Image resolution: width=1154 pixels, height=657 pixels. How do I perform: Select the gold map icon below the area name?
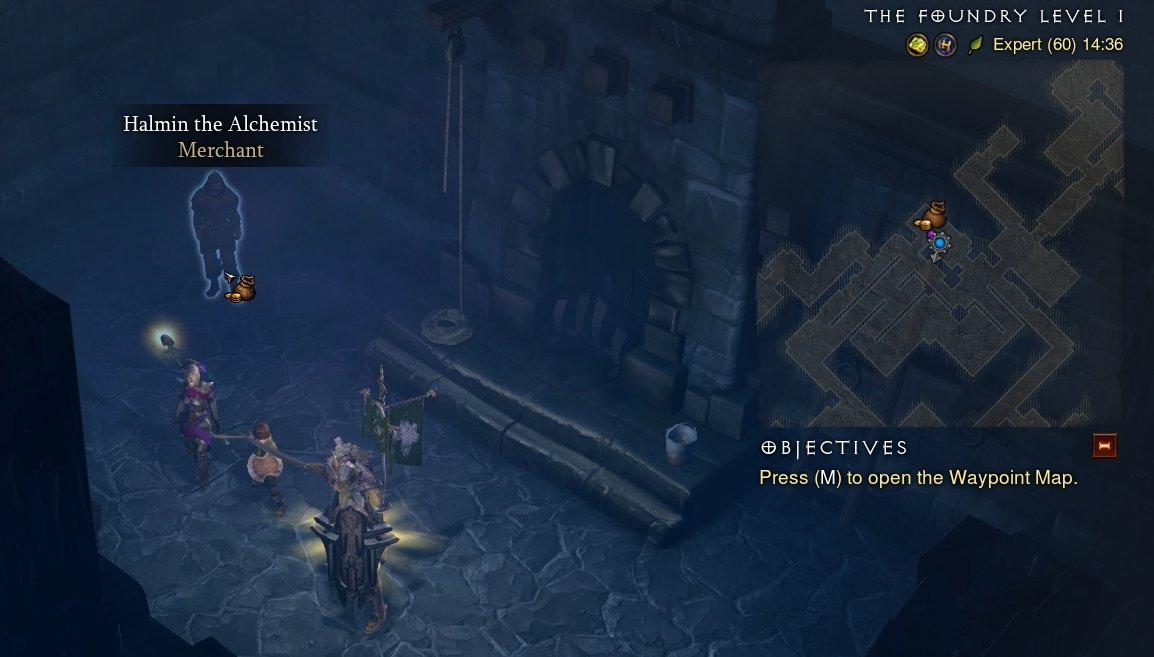(917, 45)
